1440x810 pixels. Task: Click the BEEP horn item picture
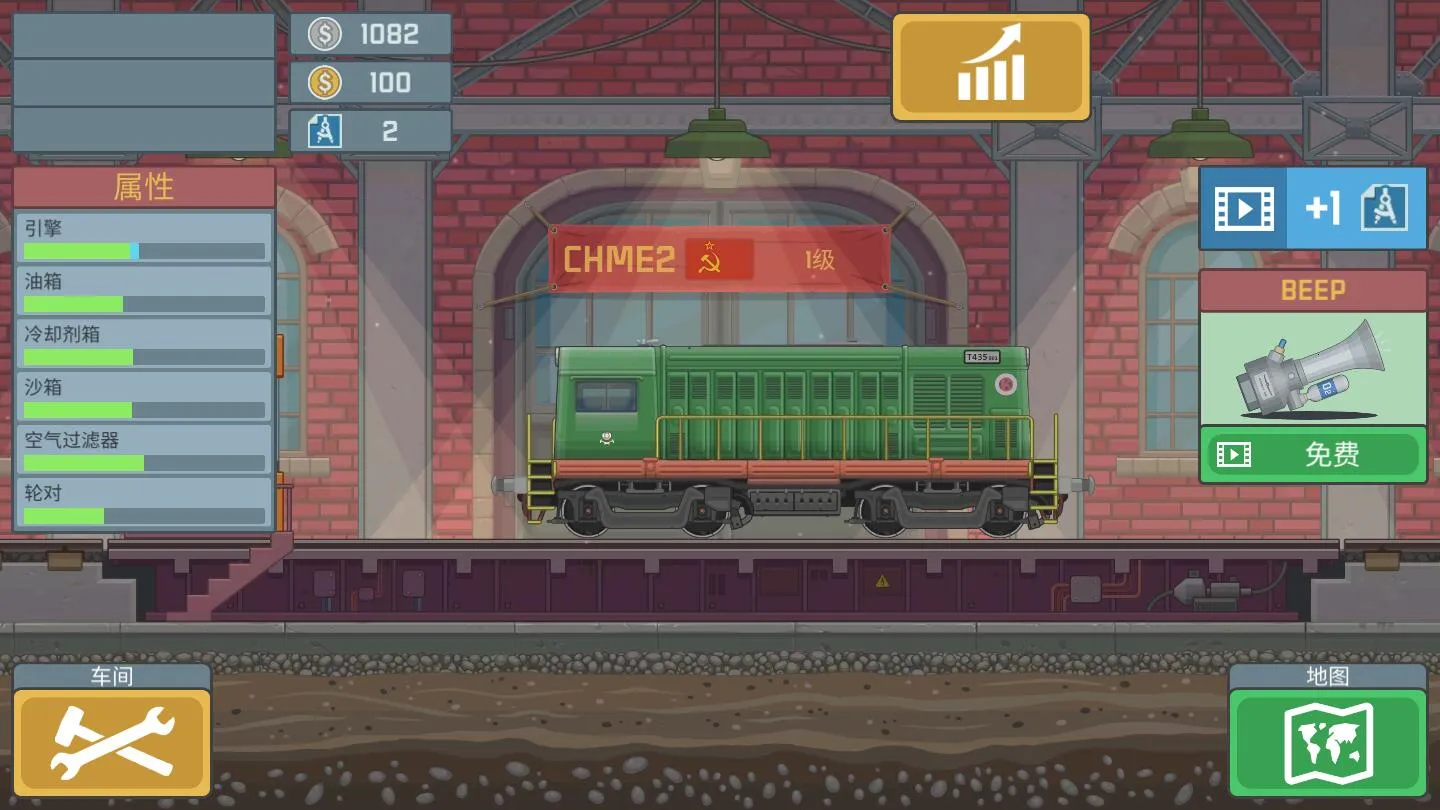[1312, 368]
